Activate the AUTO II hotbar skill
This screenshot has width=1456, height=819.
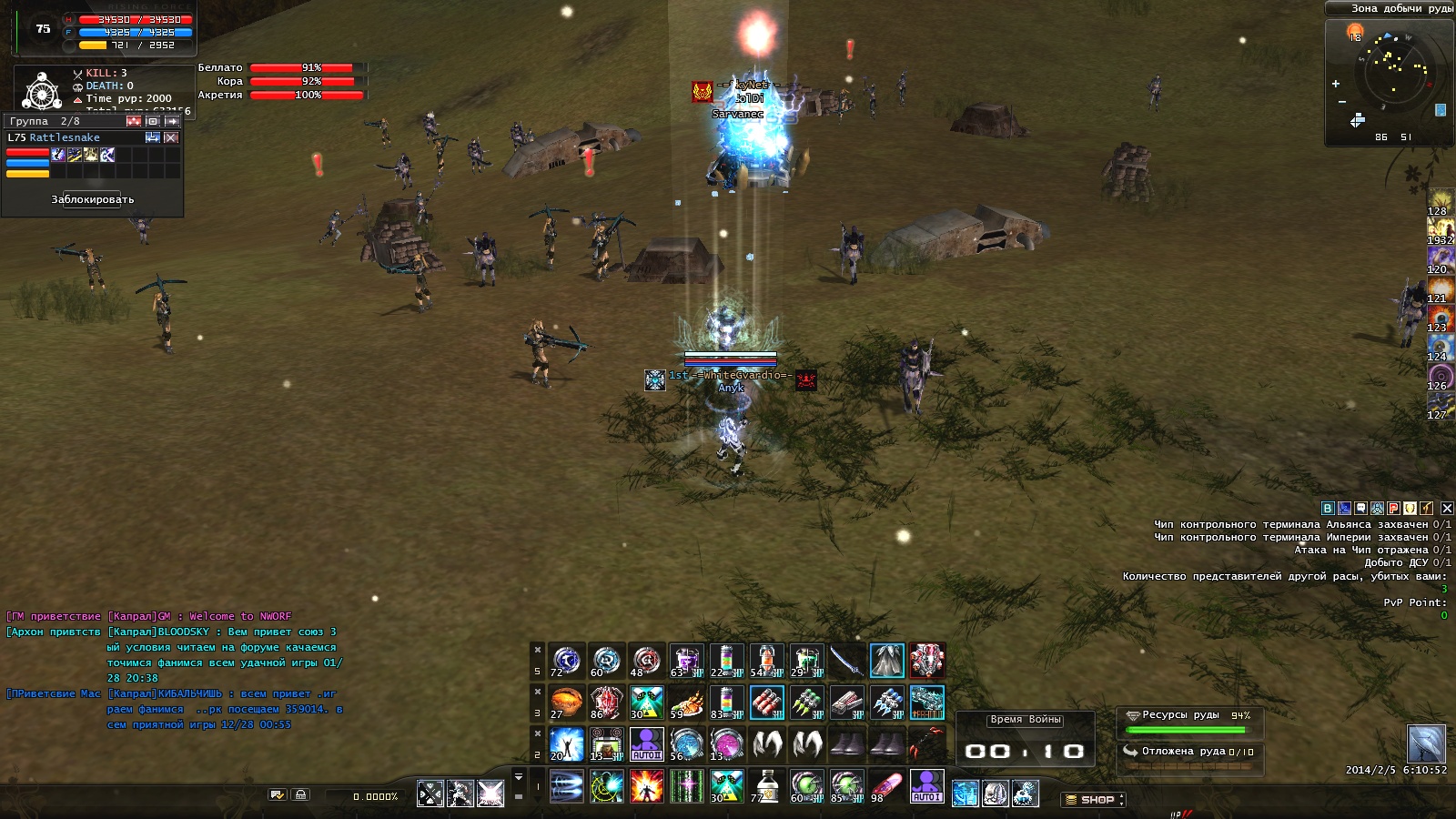646,744
